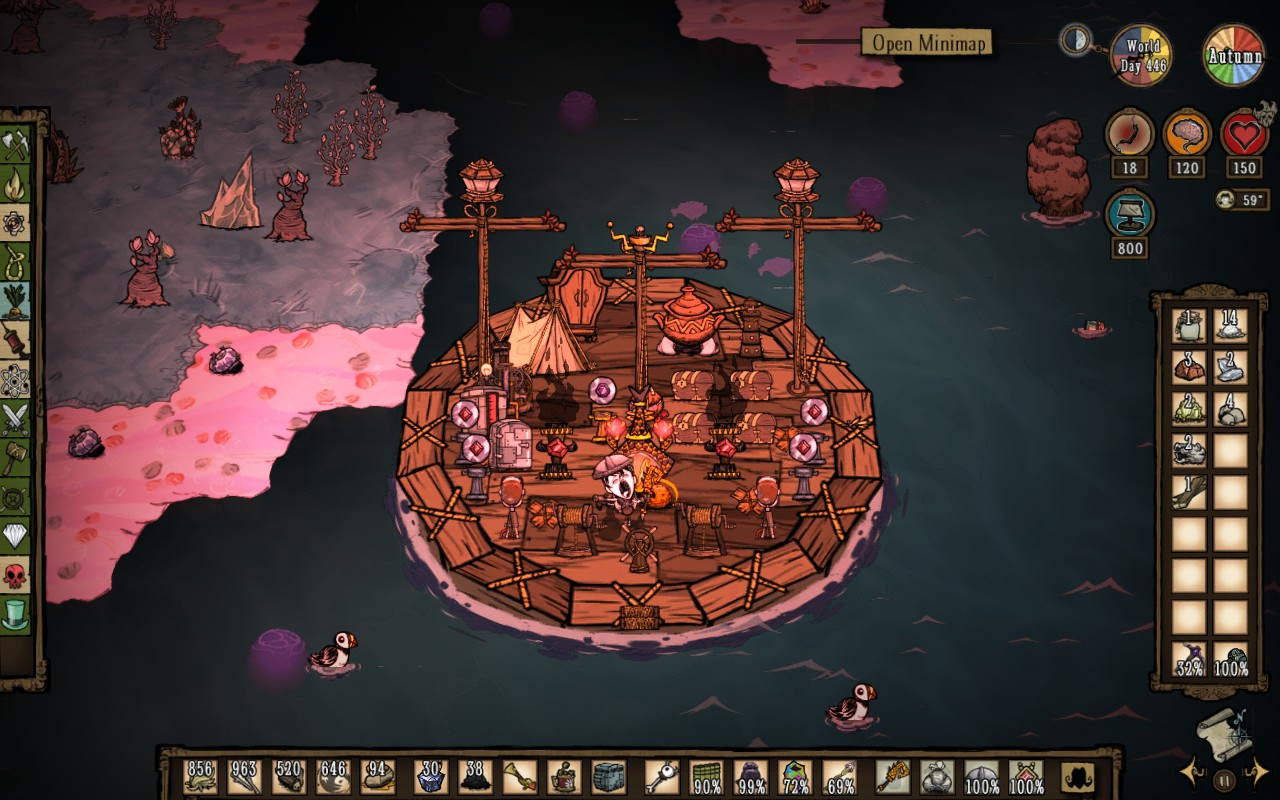
Task: Select the hotbar item at 72% durability
Action: point(795,776)
